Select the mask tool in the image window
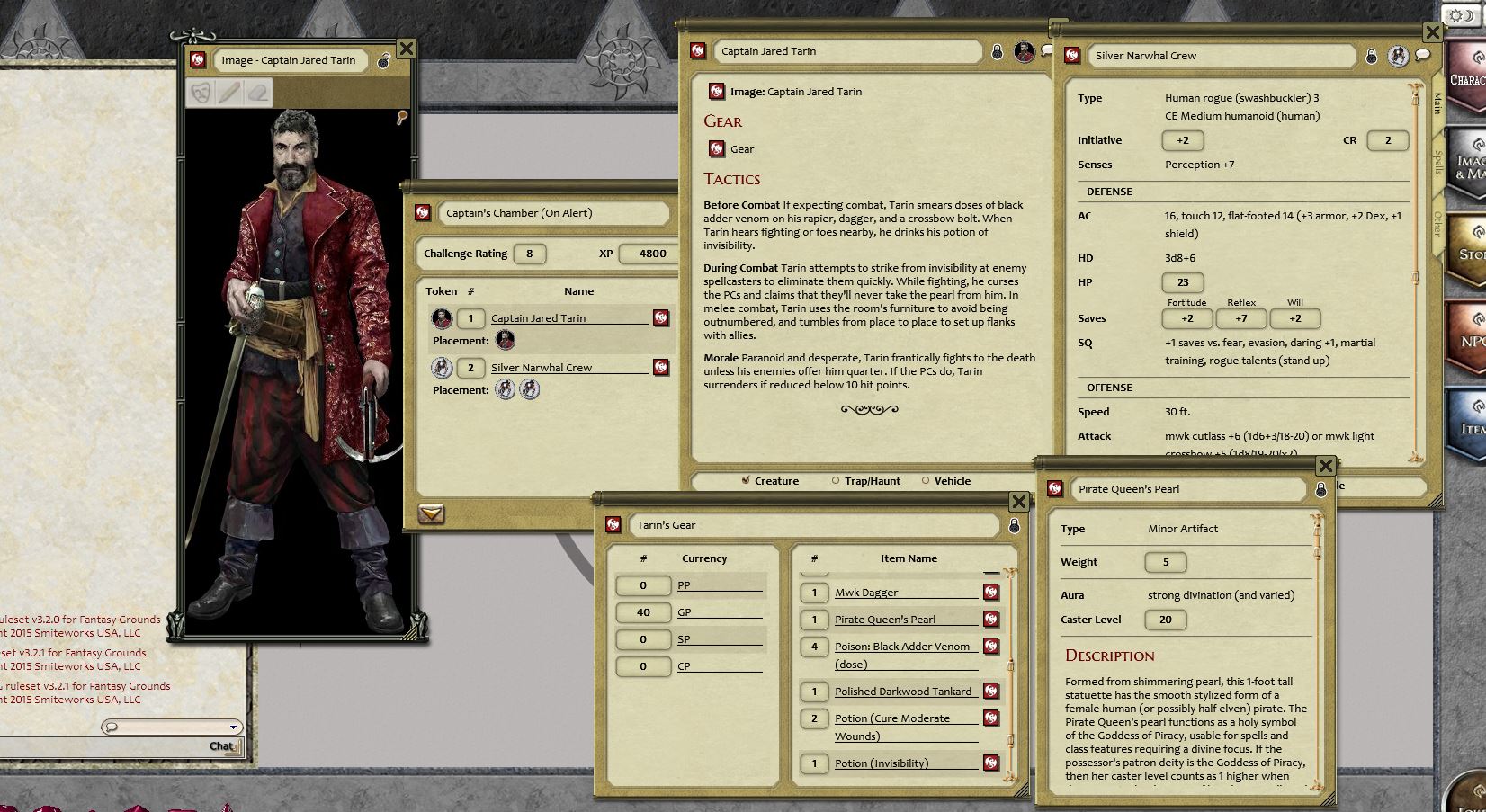 click(x=200, y=93)
